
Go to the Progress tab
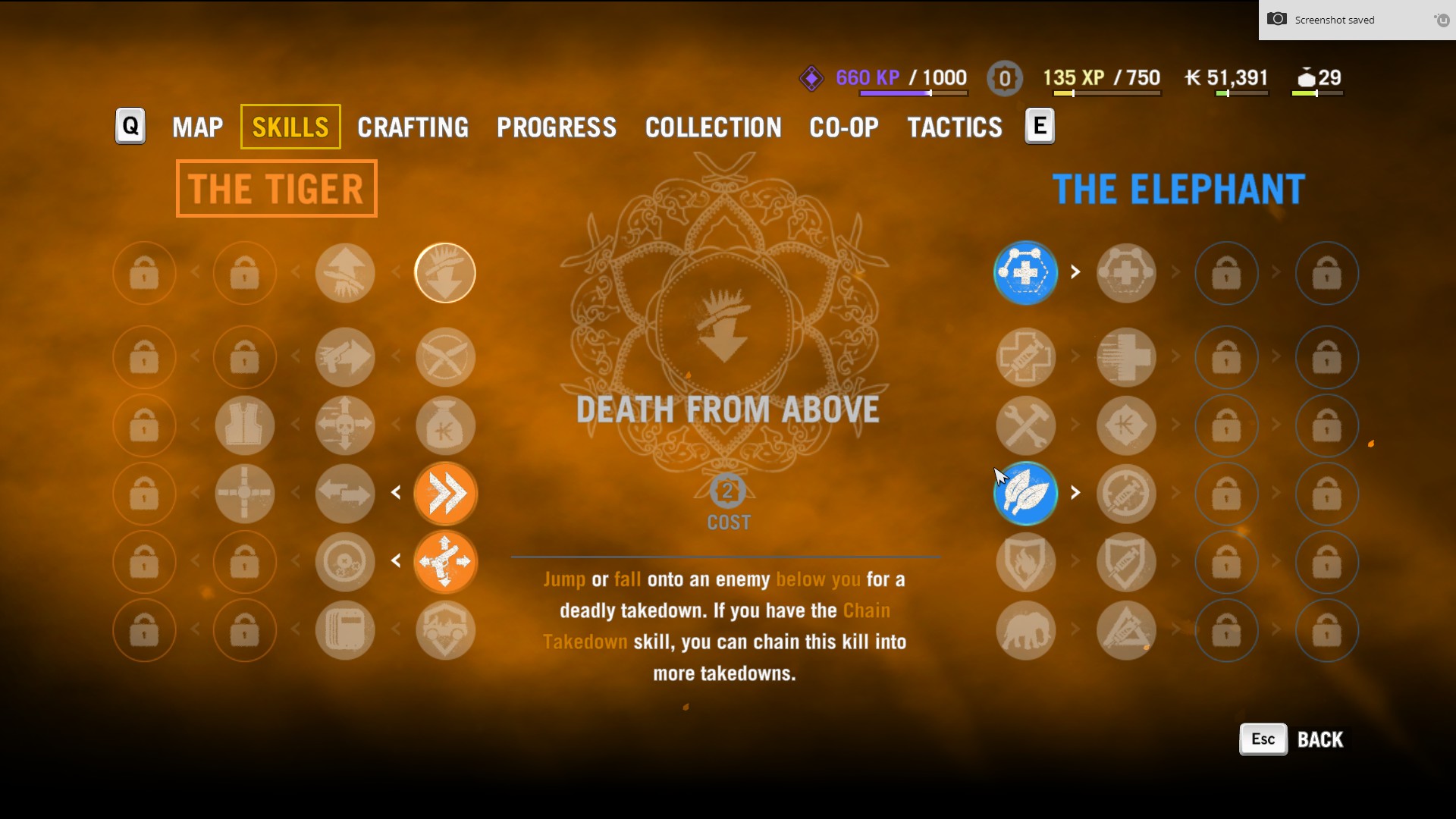pos(557,127)
